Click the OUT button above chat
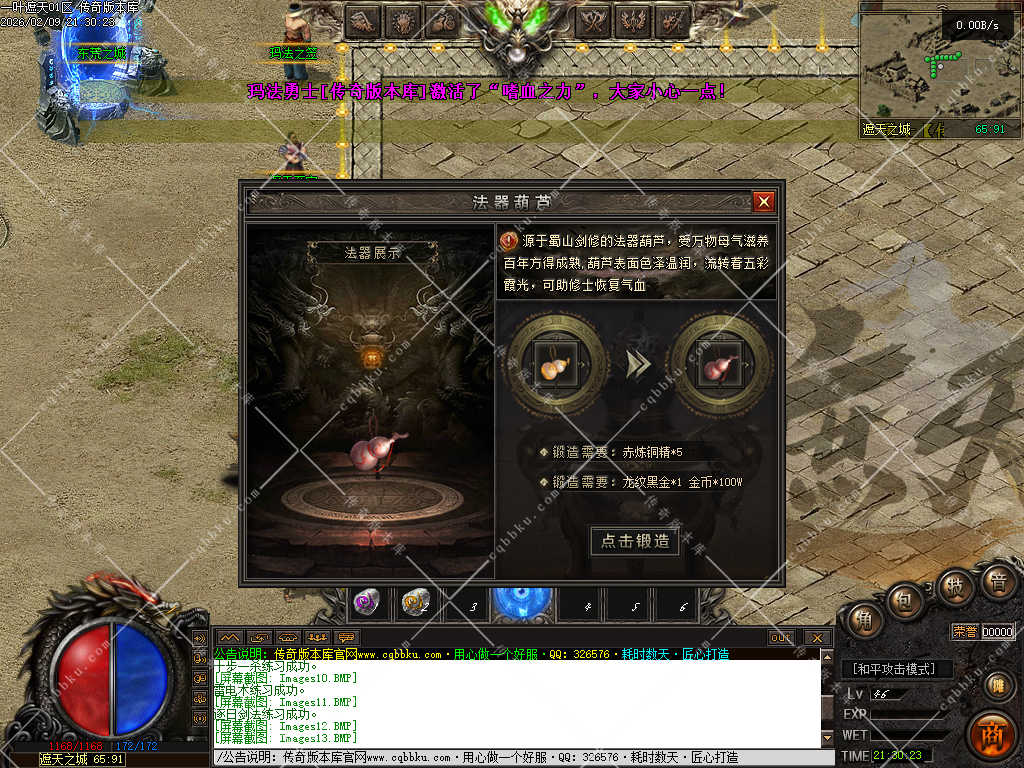Image resolution: width=1024 pixels, height=768 pixels. 781,637
